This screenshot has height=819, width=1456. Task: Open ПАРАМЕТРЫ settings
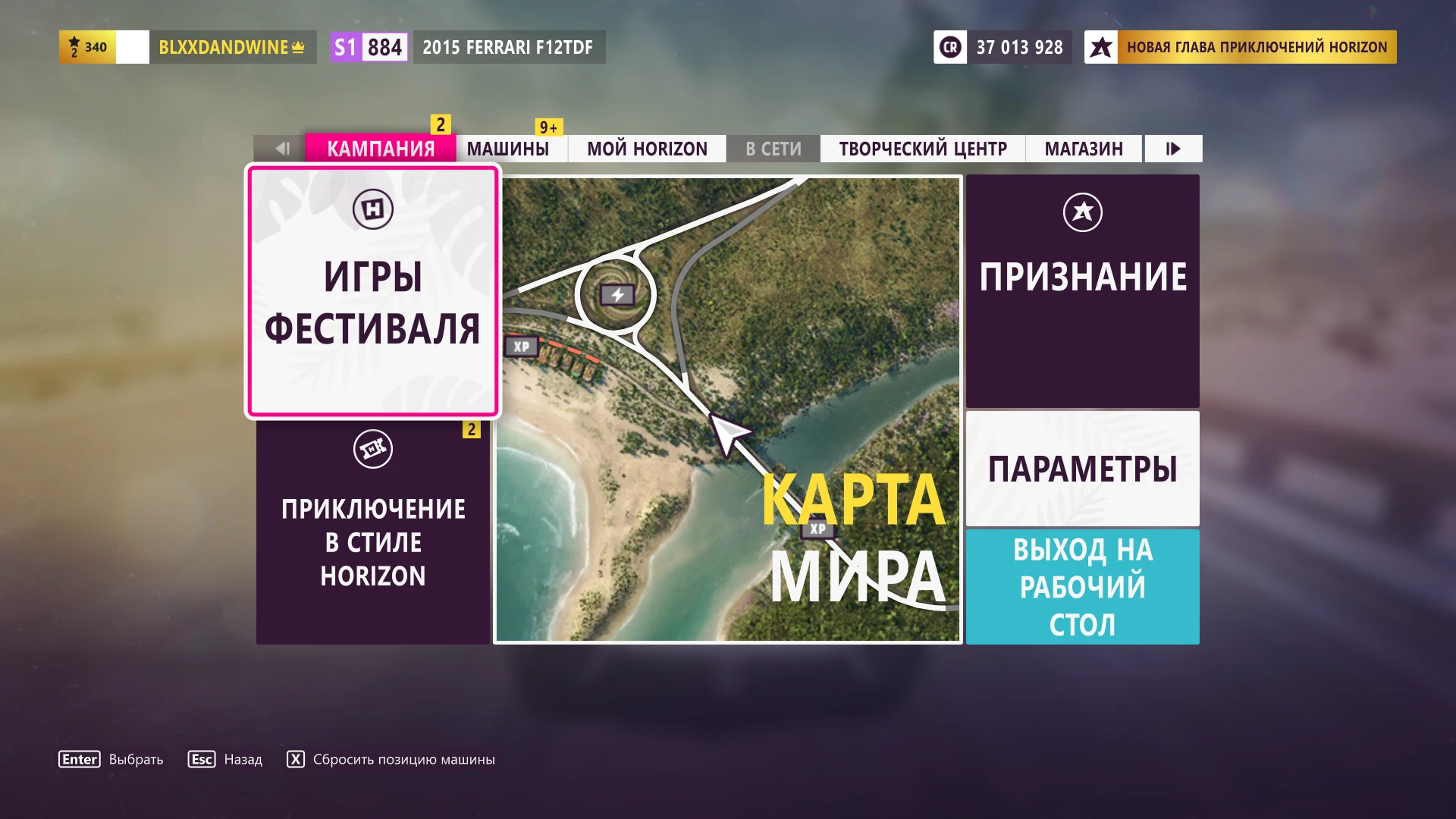[1082, 469]
